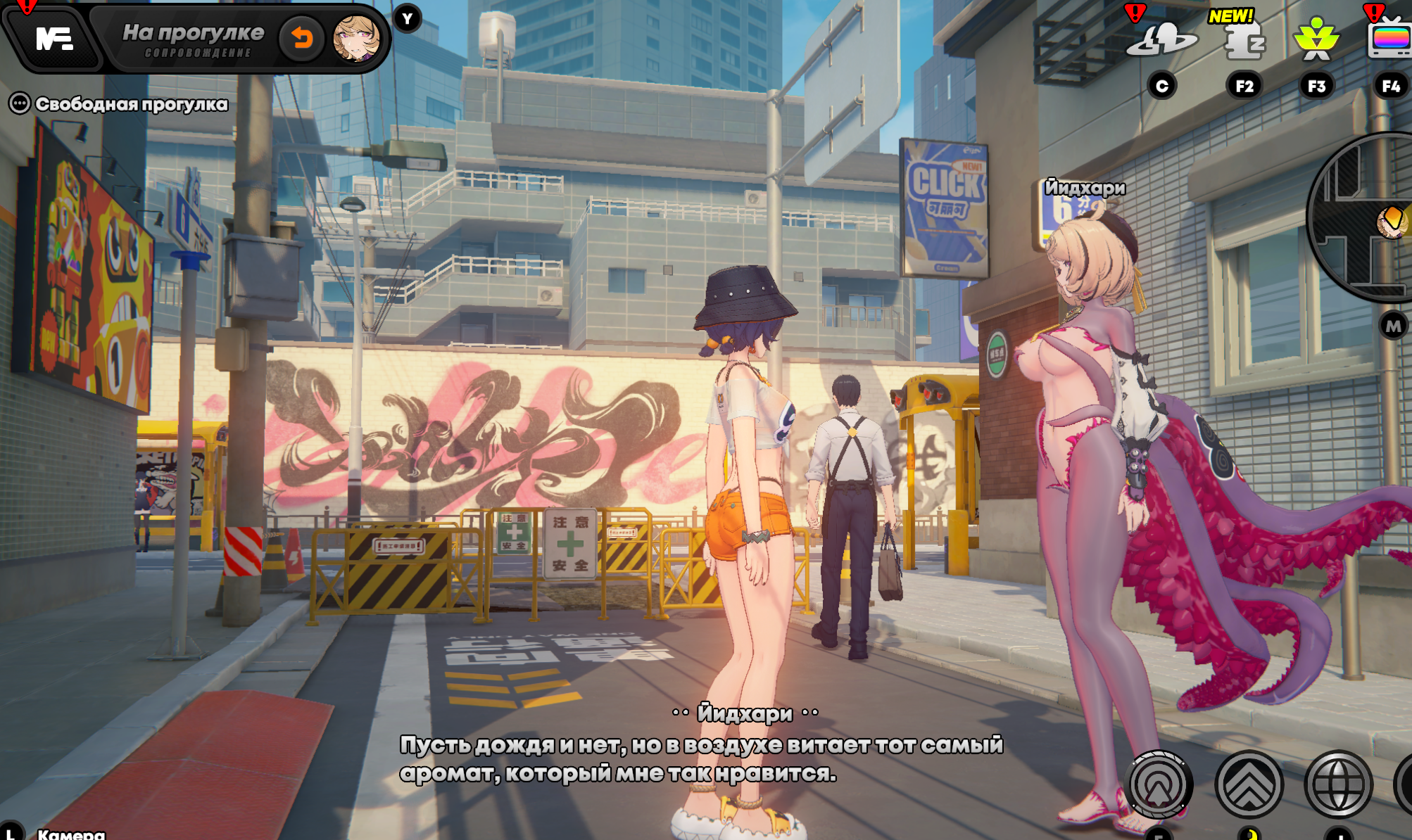Open the circular minimap
Viewport: 1412px width, 840px height.
click(1367, 218)
